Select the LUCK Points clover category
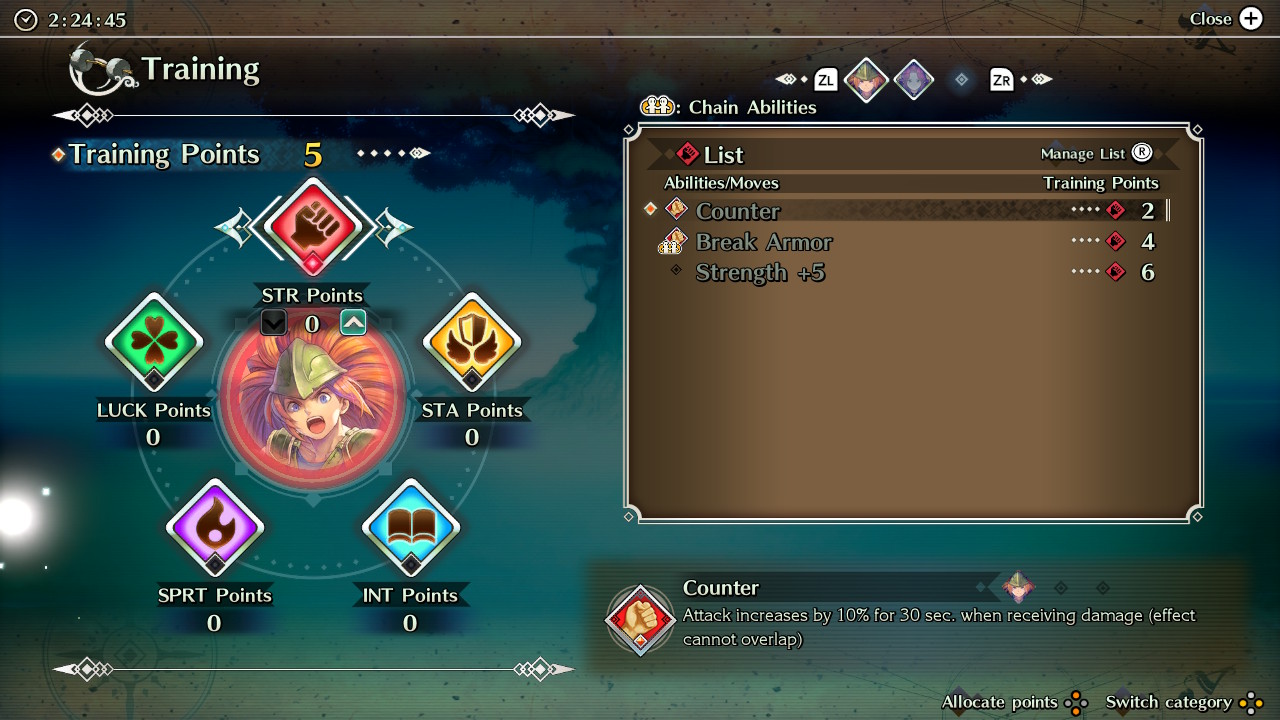The height and width of the screenshot is (720, 1280). [154, 342]
